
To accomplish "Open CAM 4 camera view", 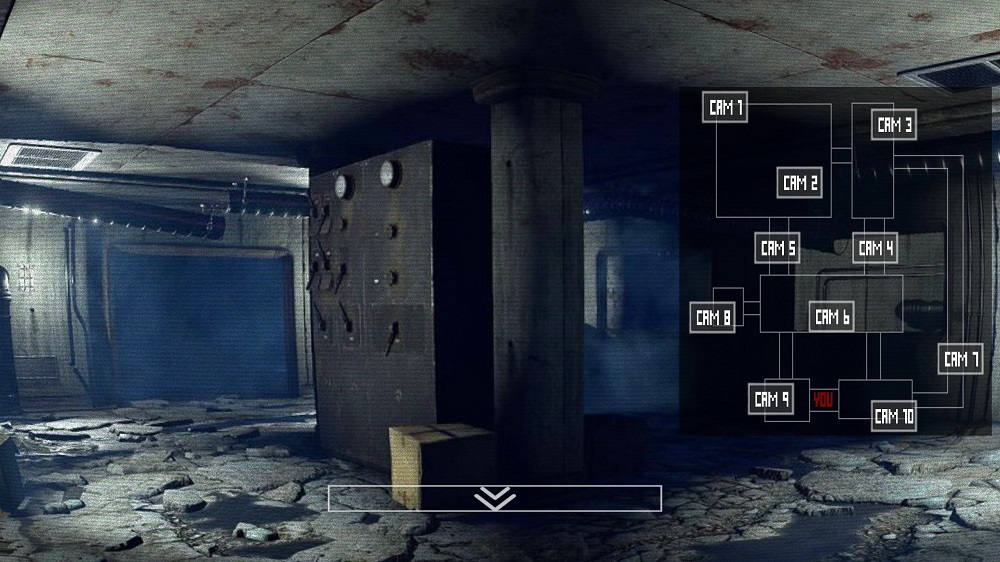I will pos(875,247).
